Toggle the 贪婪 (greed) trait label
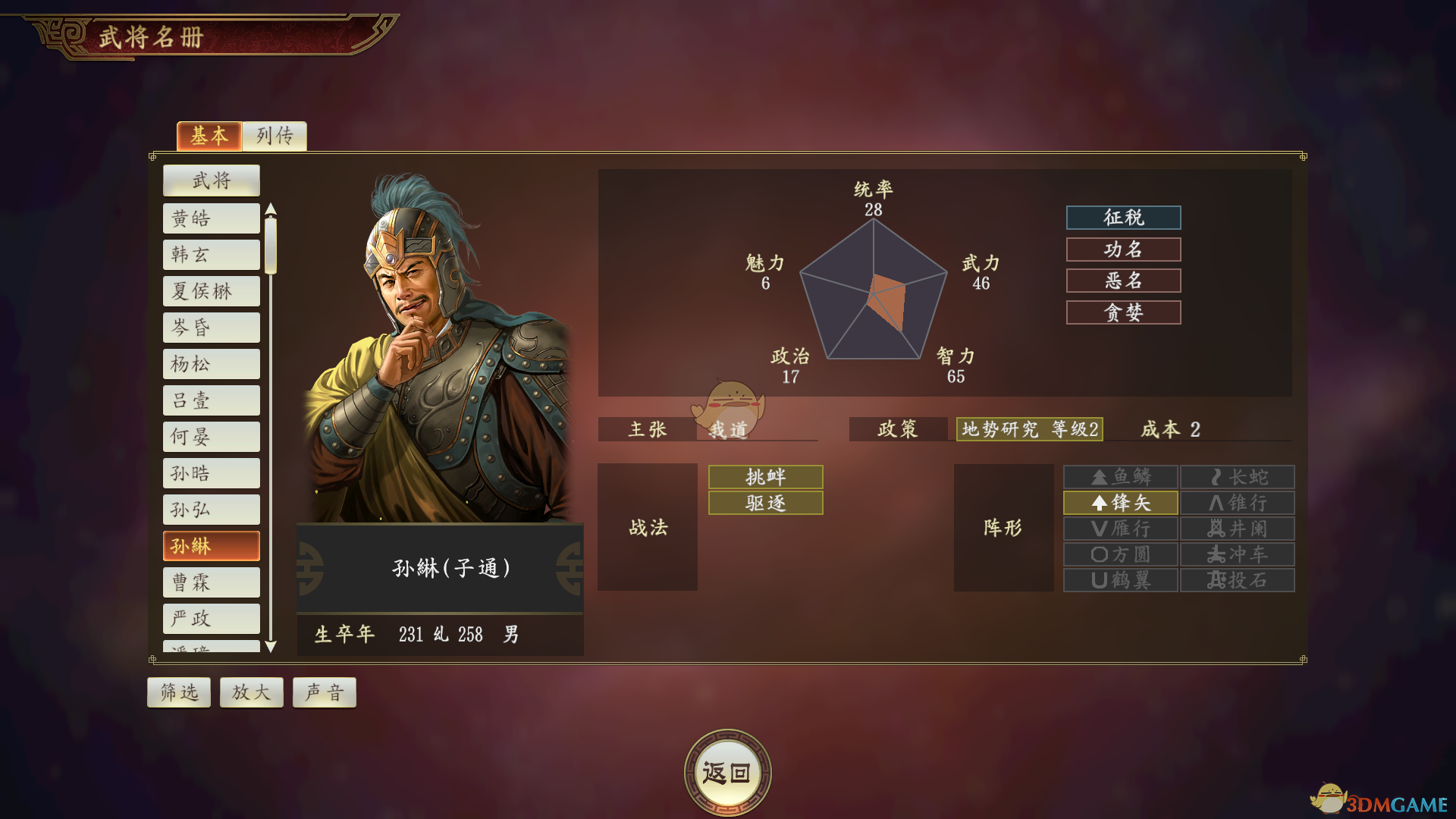 click(1123, 312)
